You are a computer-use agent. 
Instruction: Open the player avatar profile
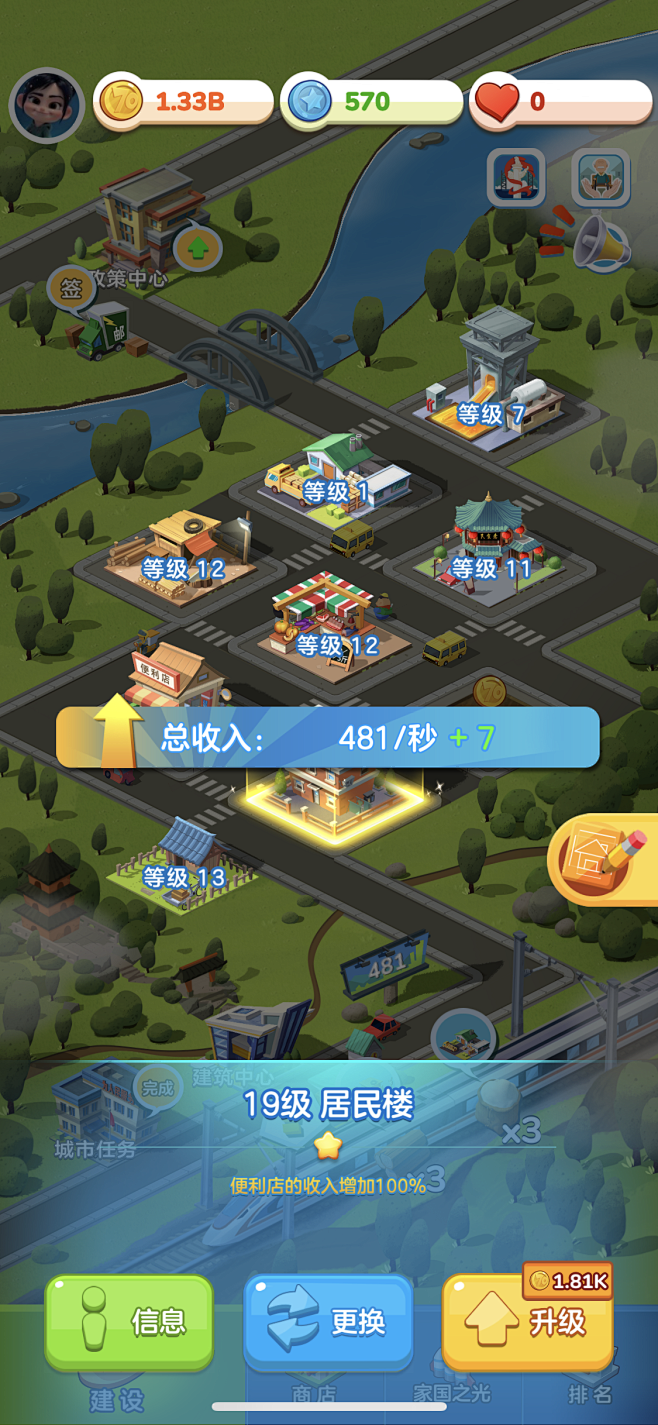click(x=46, y=104)
